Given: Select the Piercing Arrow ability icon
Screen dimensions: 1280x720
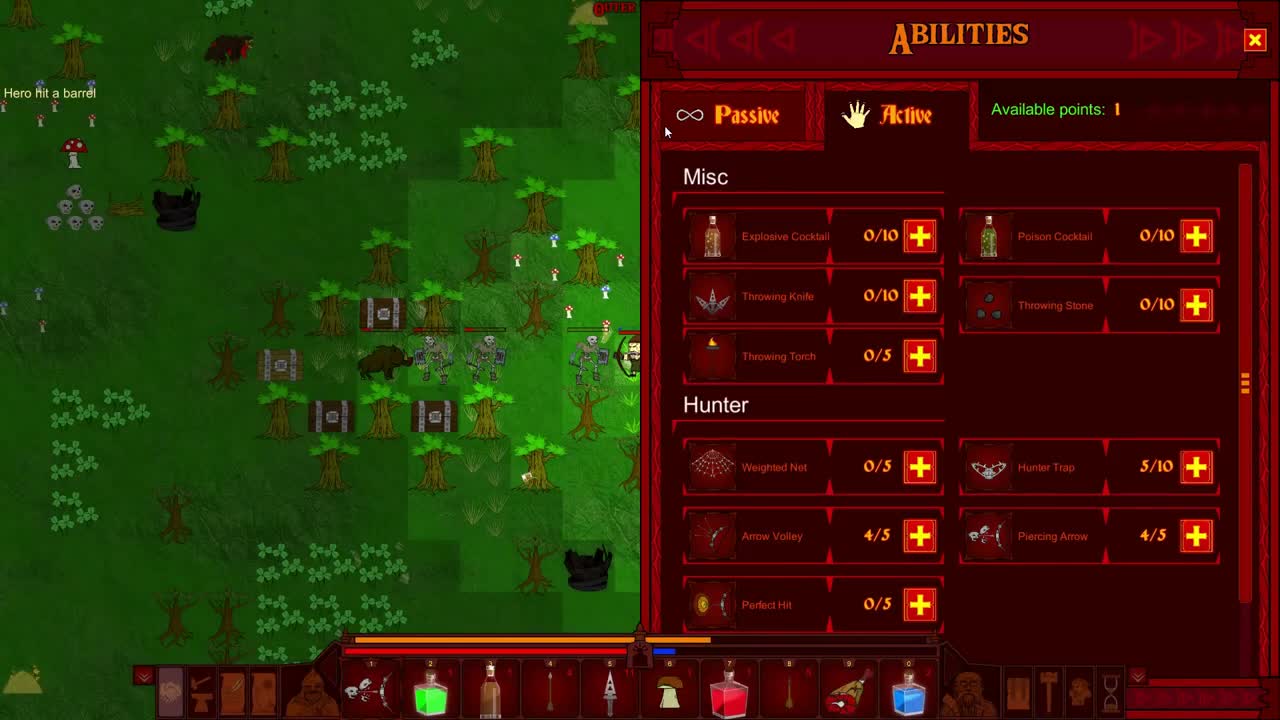Looking at the screenshot, I should pyautogui.click(x=989, y=536).
